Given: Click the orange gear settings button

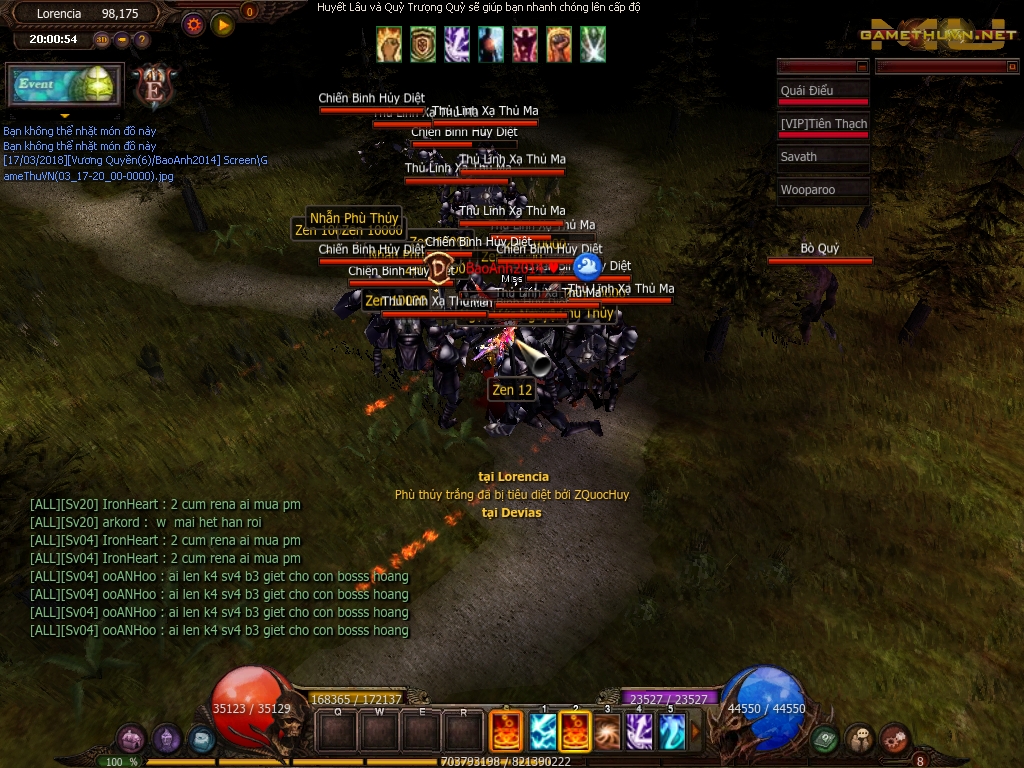Looking at the screenshot, I should pos(195,25).
